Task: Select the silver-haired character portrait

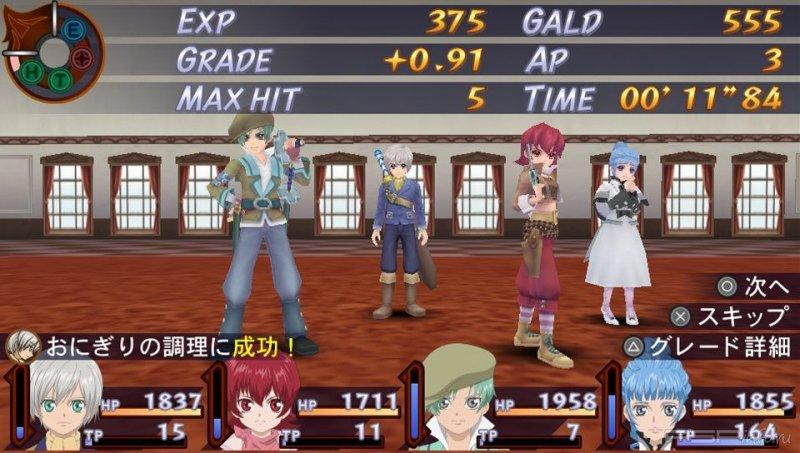Action: click(67, 405)
